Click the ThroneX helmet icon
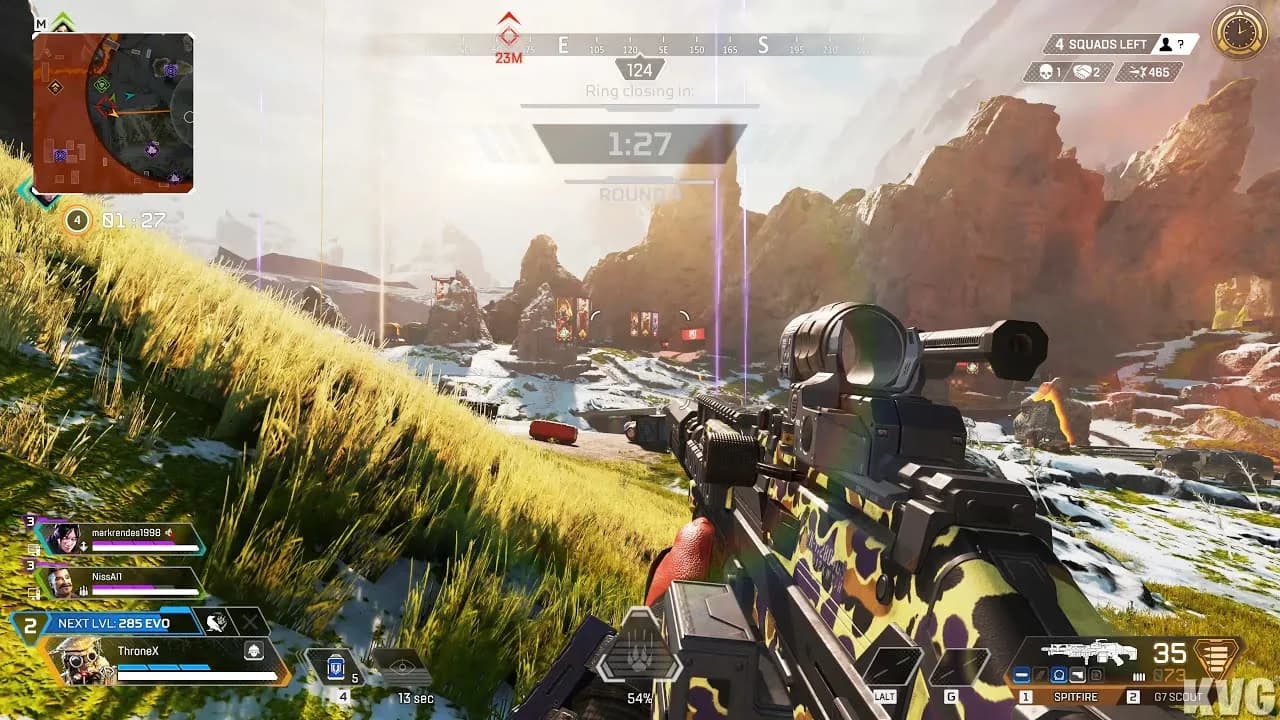 coord(254,652)
